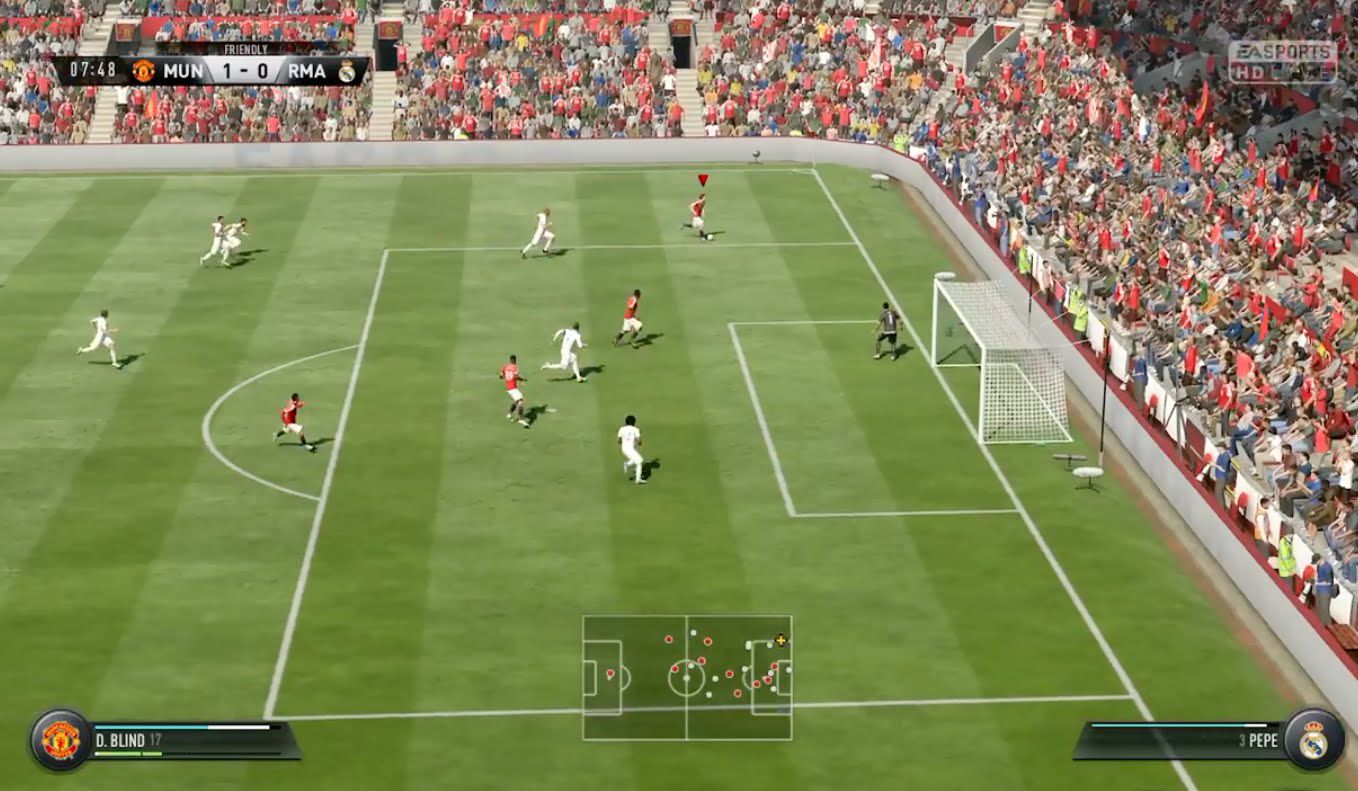Toggle the FRIENDLY match banner
Screen dimensions: 1358x791
coord(247,48)
